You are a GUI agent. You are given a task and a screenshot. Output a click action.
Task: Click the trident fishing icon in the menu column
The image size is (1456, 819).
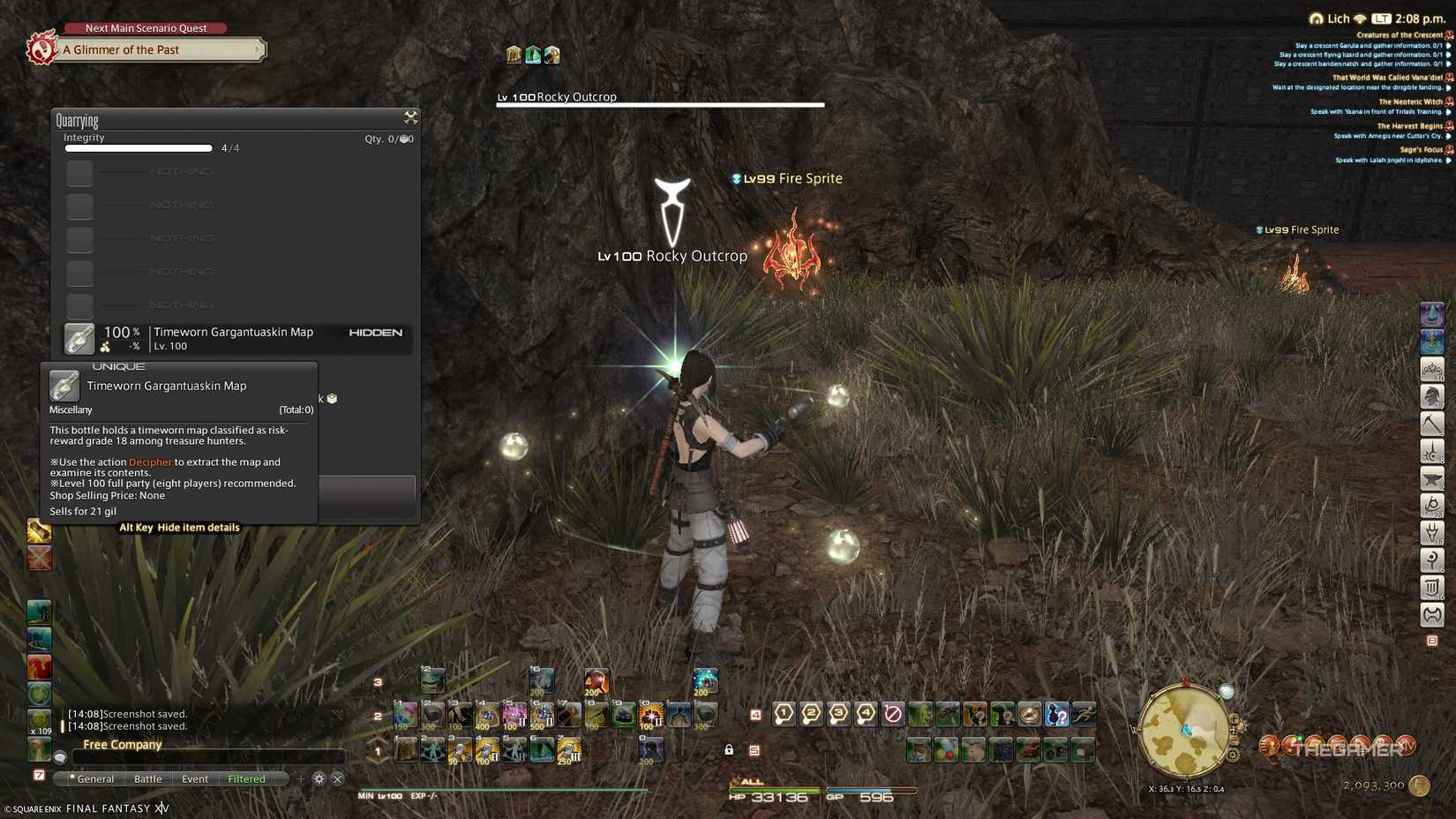[x=1432, y=533]
